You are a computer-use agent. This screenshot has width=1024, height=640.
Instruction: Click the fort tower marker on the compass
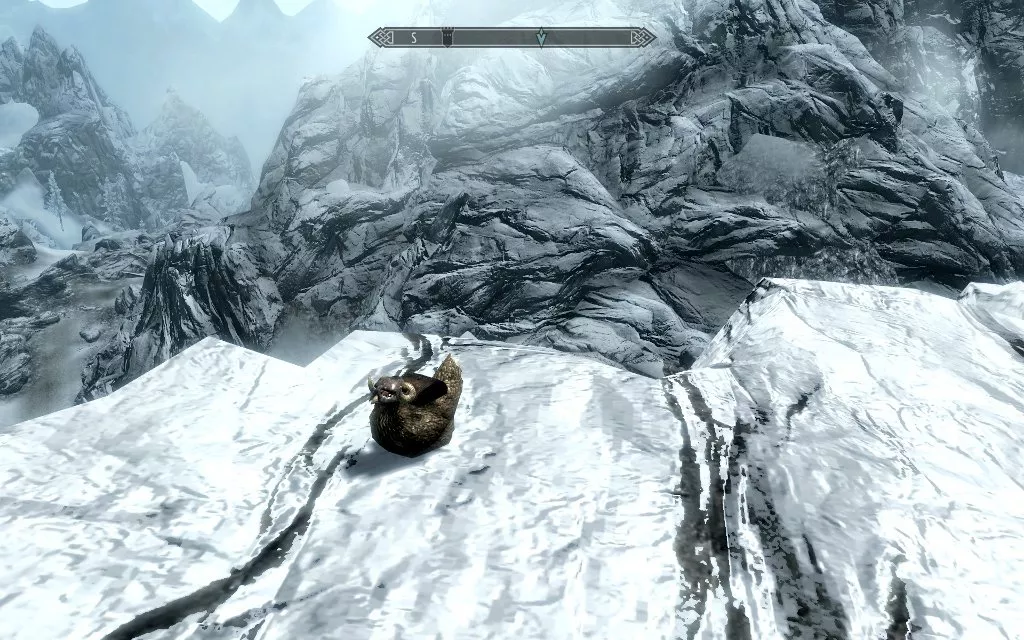[x=446, y=37]
